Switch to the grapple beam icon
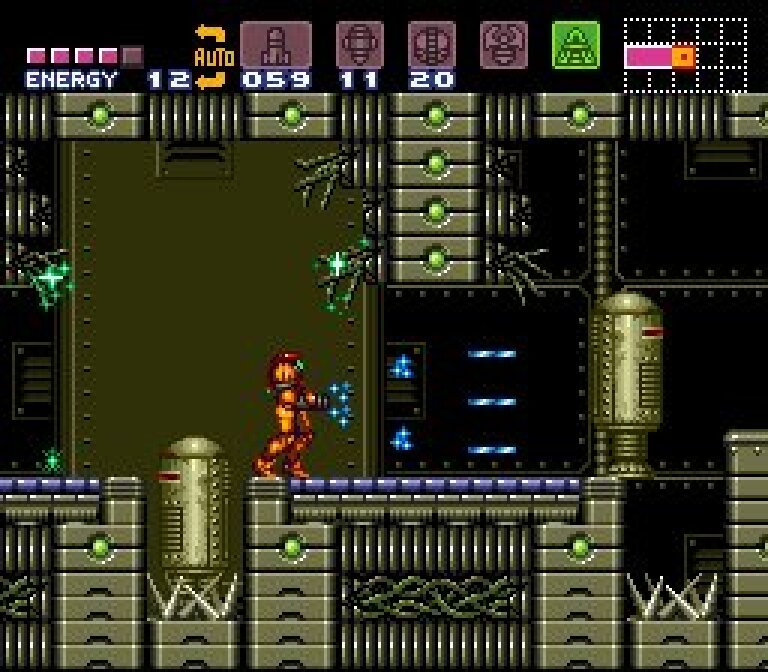 503,45
